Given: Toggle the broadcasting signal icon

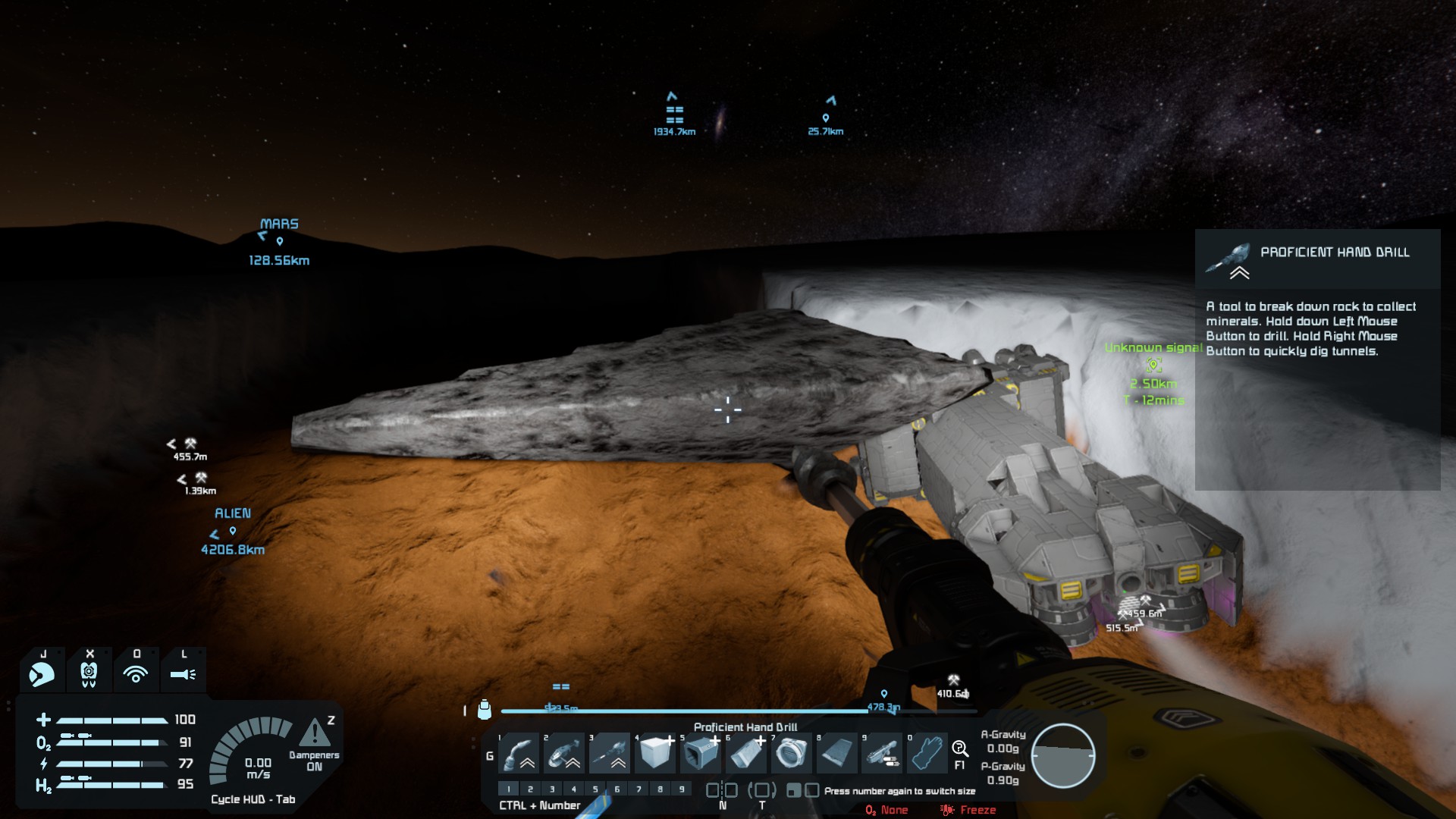Looking at the screenshot, I should 136,673.
